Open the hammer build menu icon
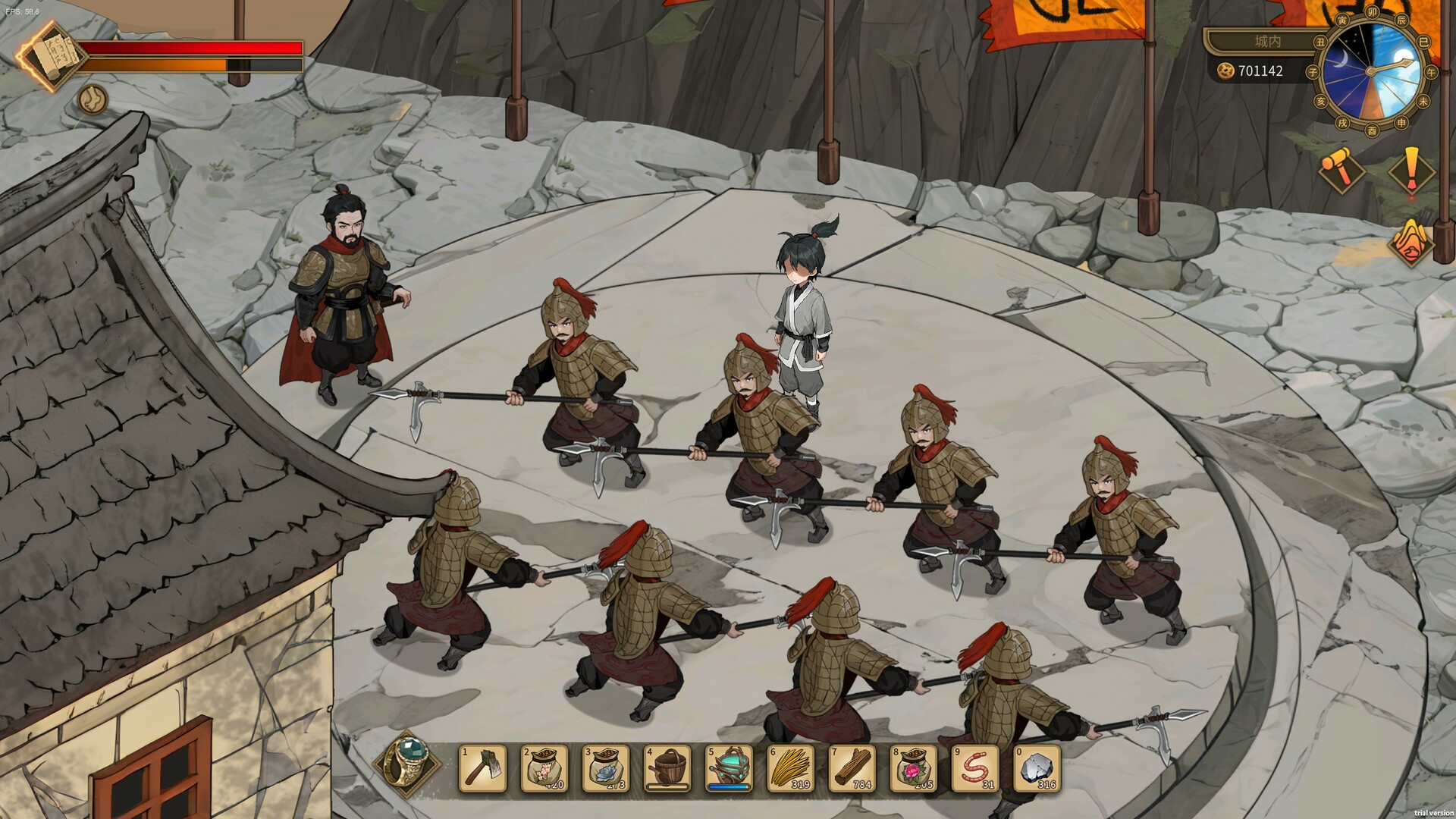Screen dimensions: 1456x819 pos(1341,170)
